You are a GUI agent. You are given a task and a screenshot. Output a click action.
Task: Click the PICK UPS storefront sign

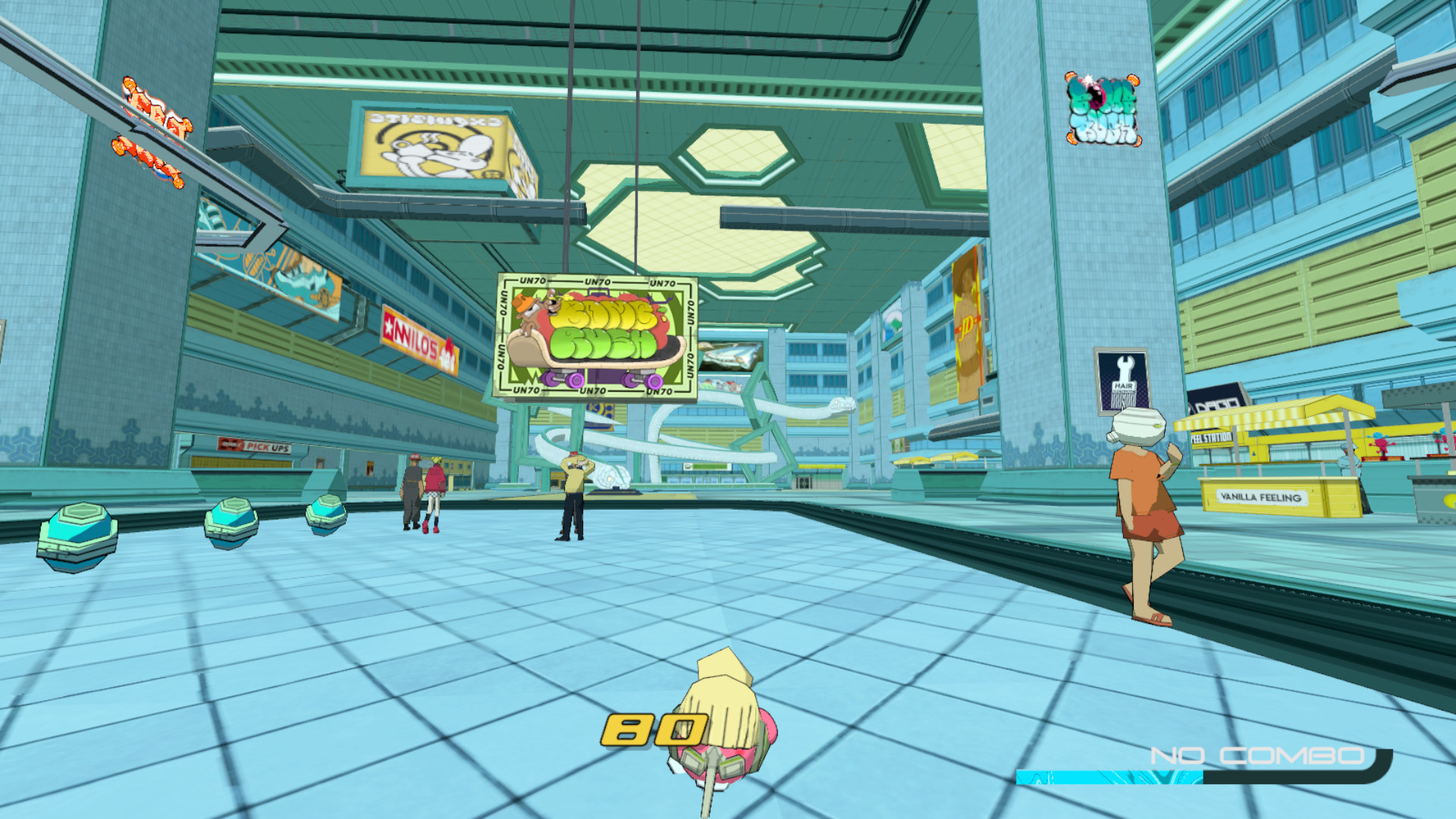(262, 447)
